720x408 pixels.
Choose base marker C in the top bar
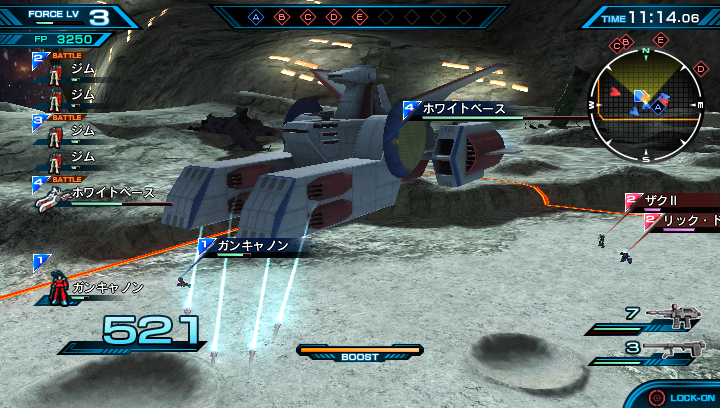click(308, 17)
